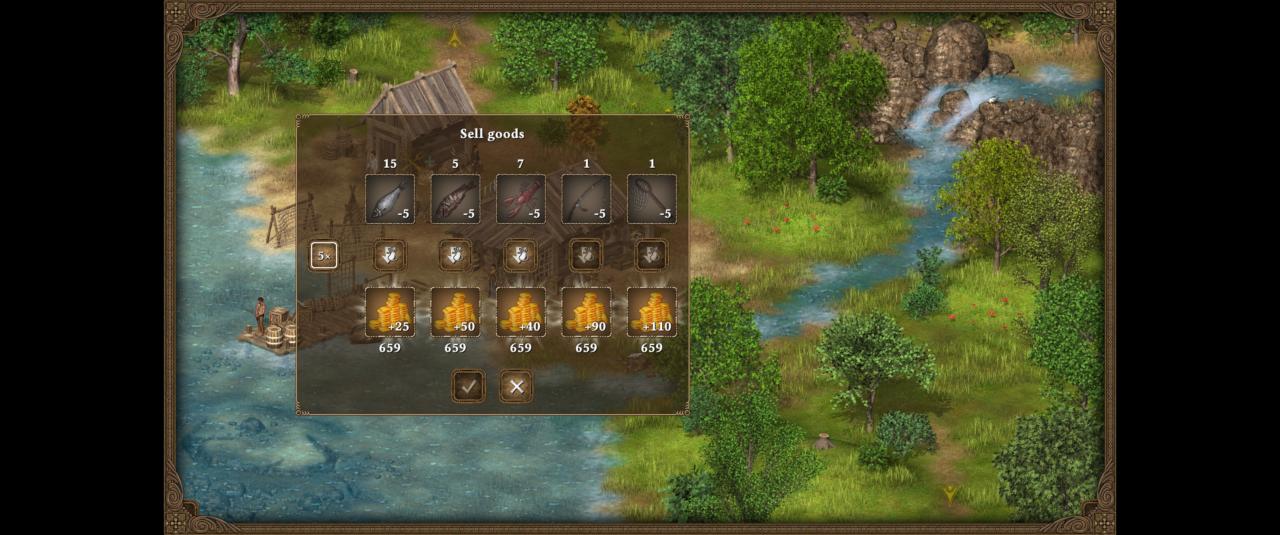Screen dimensions: 1280x535
Task: Click the +40 gold coins tile
Action: [521, 312]
